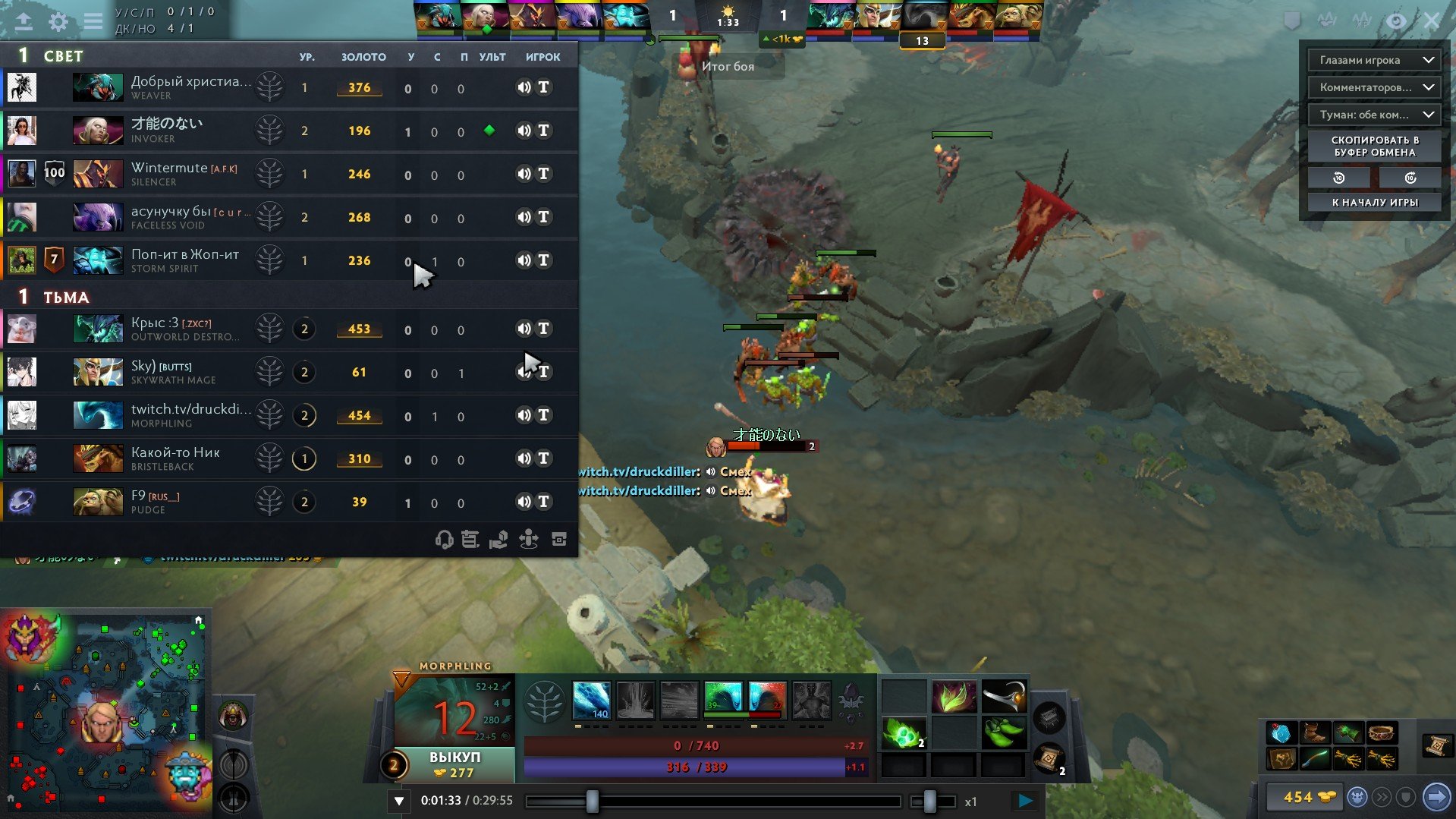Open the 'Туман: обе ком...' fog dropdown
Viewport: 1456px width, 819px height.
click(1374, 115)
